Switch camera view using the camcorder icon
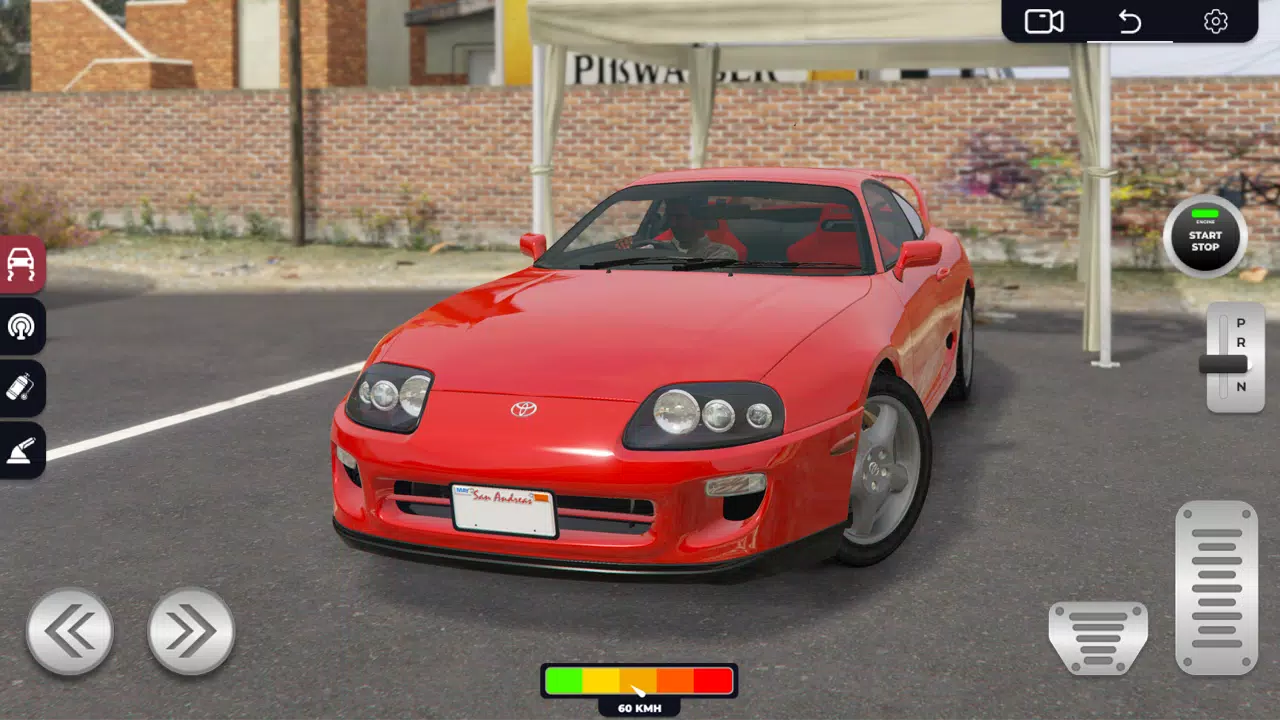Image resolution: width=1280 pixels, height=720 pixels. [1043, 20]
